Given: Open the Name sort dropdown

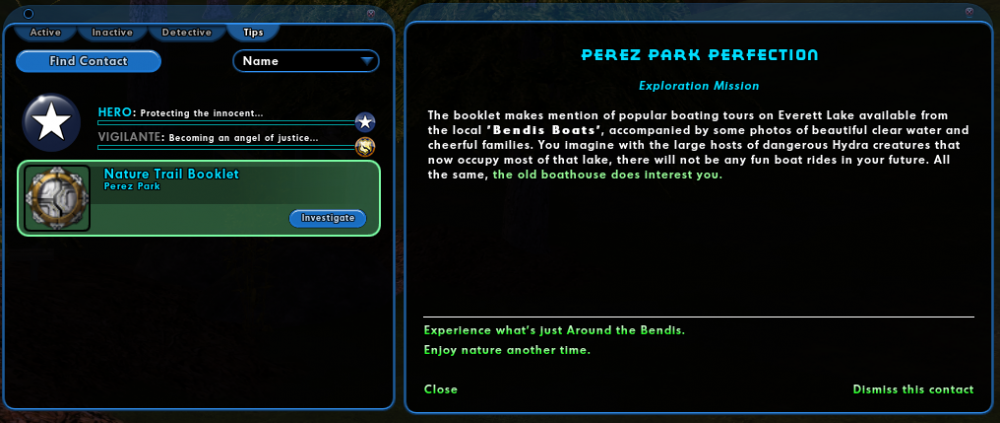Looking at the screenshot, I should 306,61.
